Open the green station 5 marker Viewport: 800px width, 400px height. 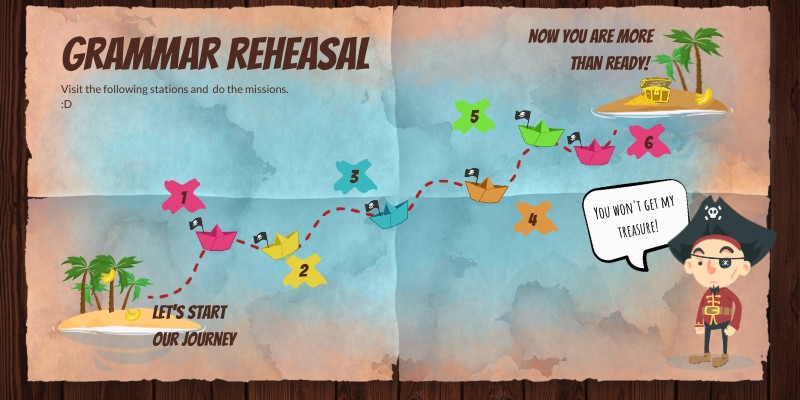(x=474, y=117)
